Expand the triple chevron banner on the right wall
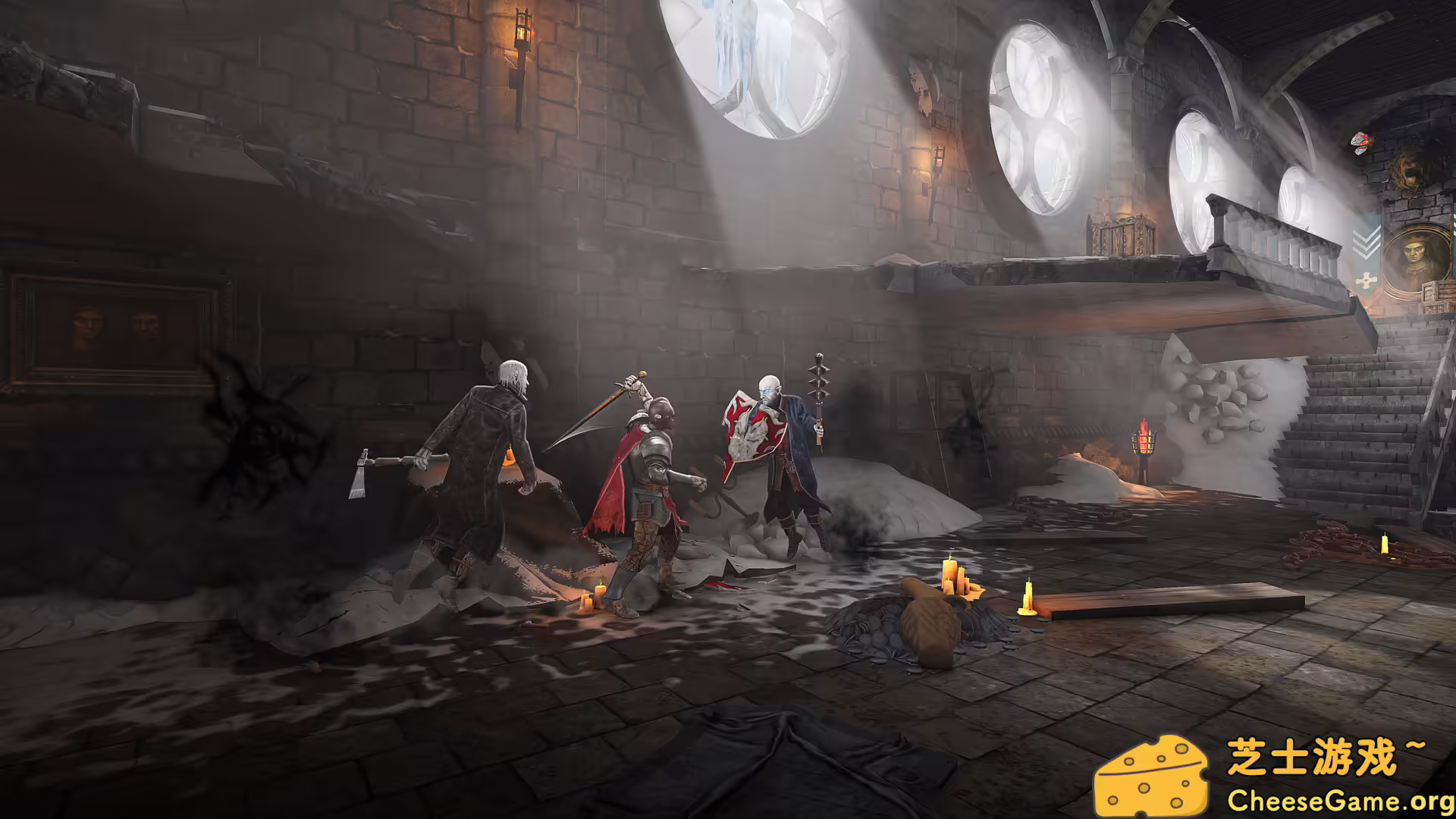 tap(1367, 243)
